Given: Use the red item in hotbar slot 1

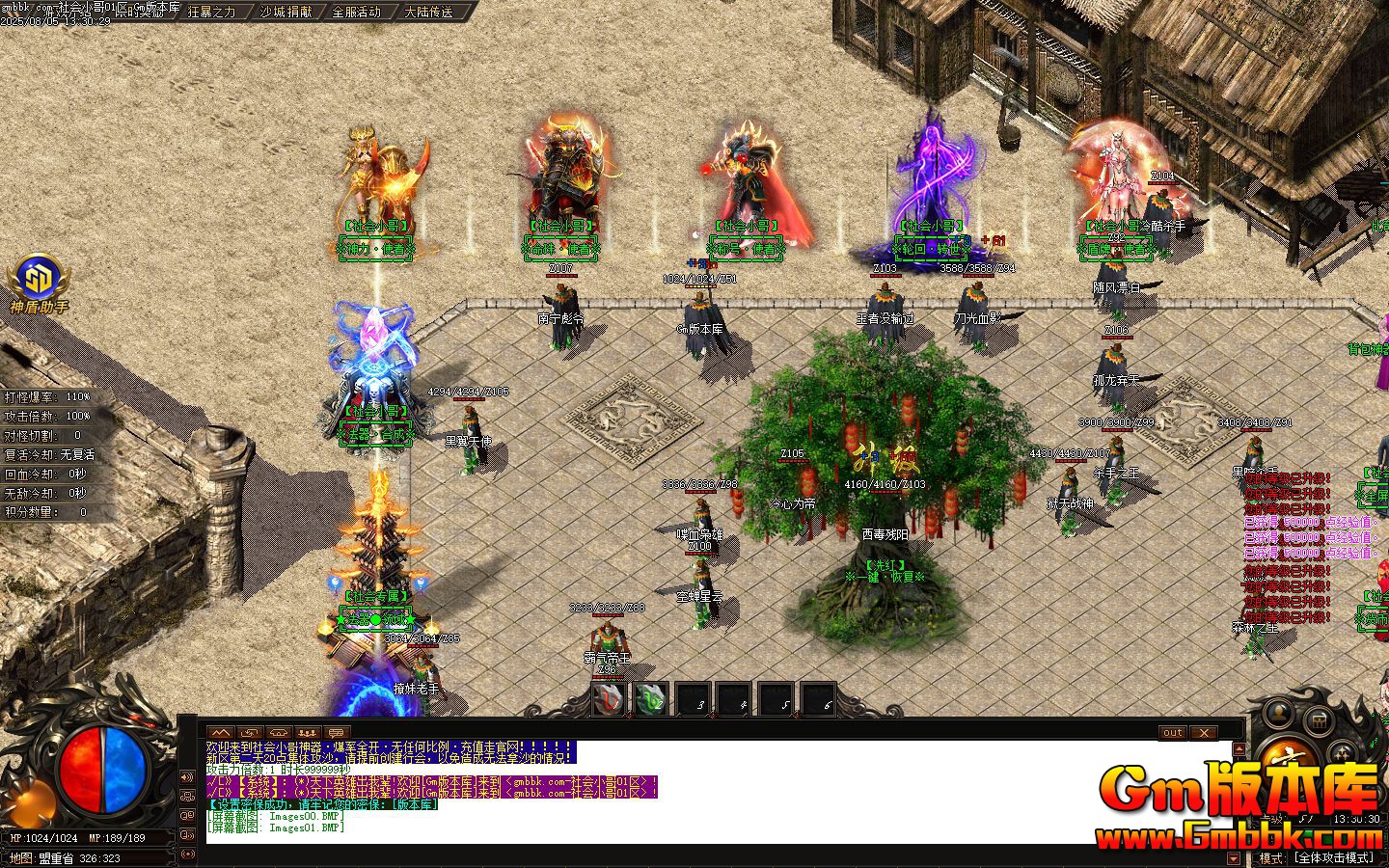Looking at the screenshot, I should coord(608,699).
